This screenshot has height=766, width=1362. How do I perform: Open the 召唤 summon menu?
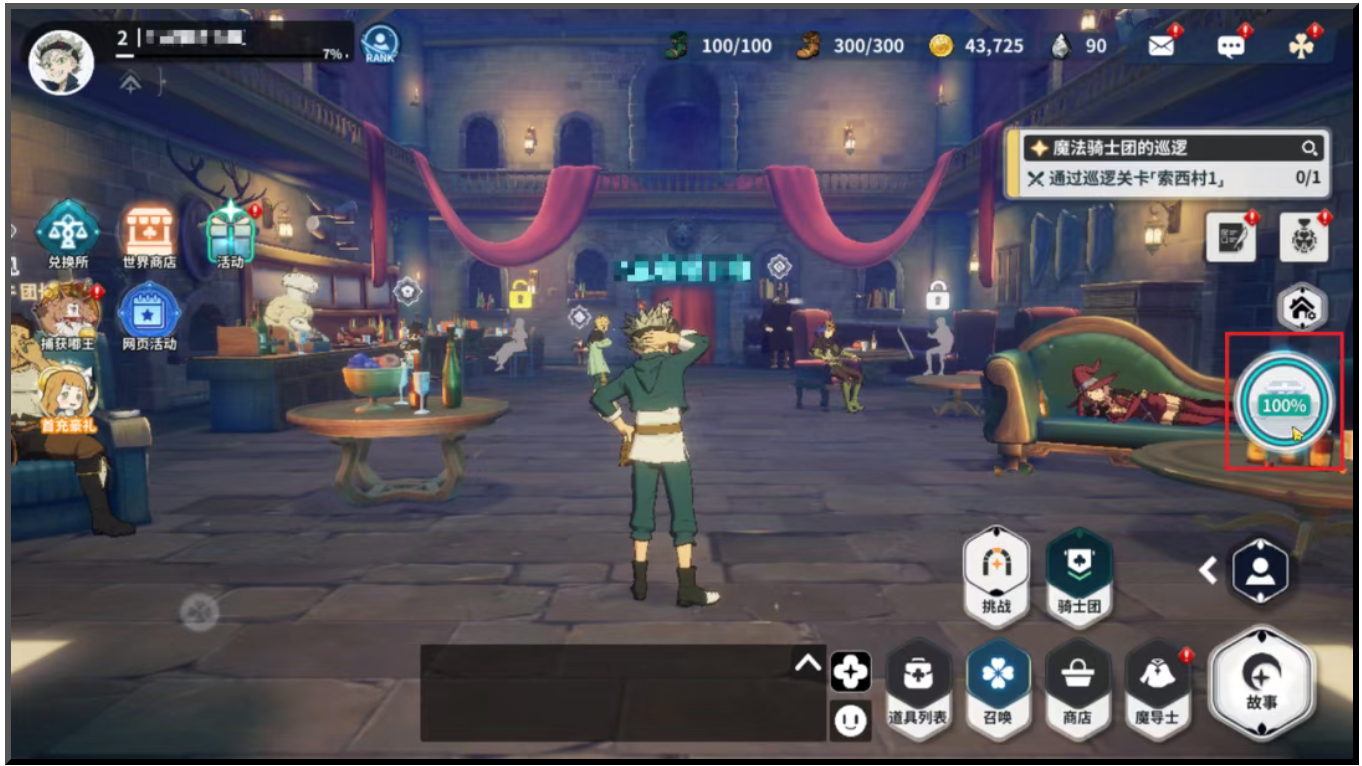click(998, 688)
